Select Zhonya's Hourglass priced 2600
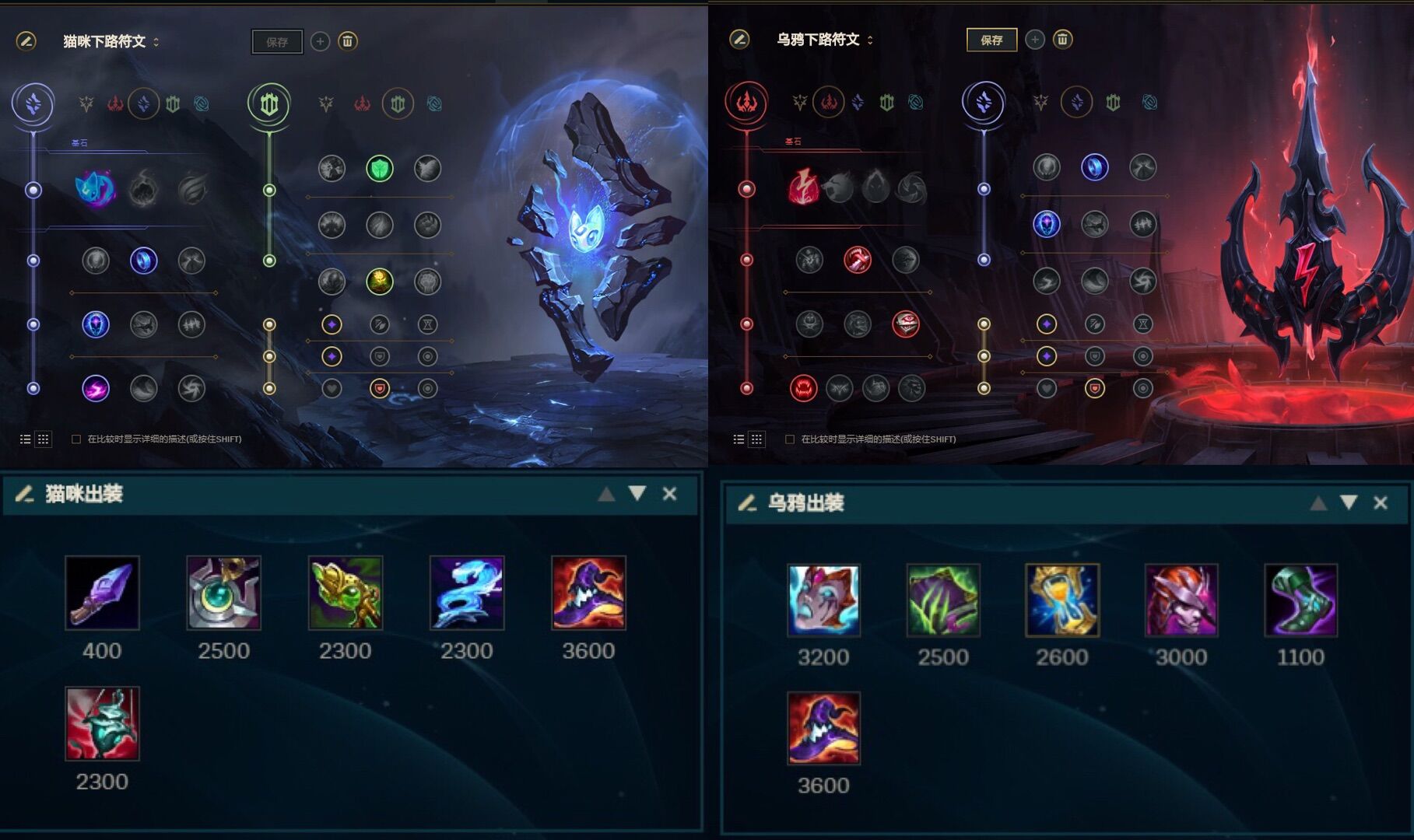 point(1062,600)
